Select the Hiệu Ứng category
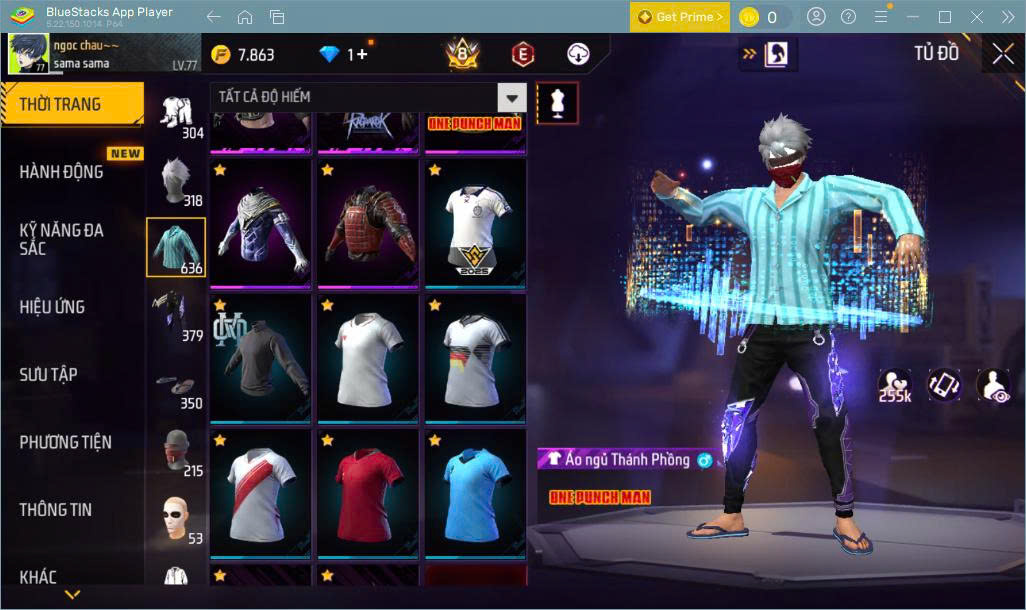The width and height of the screenshot is (1026, 610). 52,307
